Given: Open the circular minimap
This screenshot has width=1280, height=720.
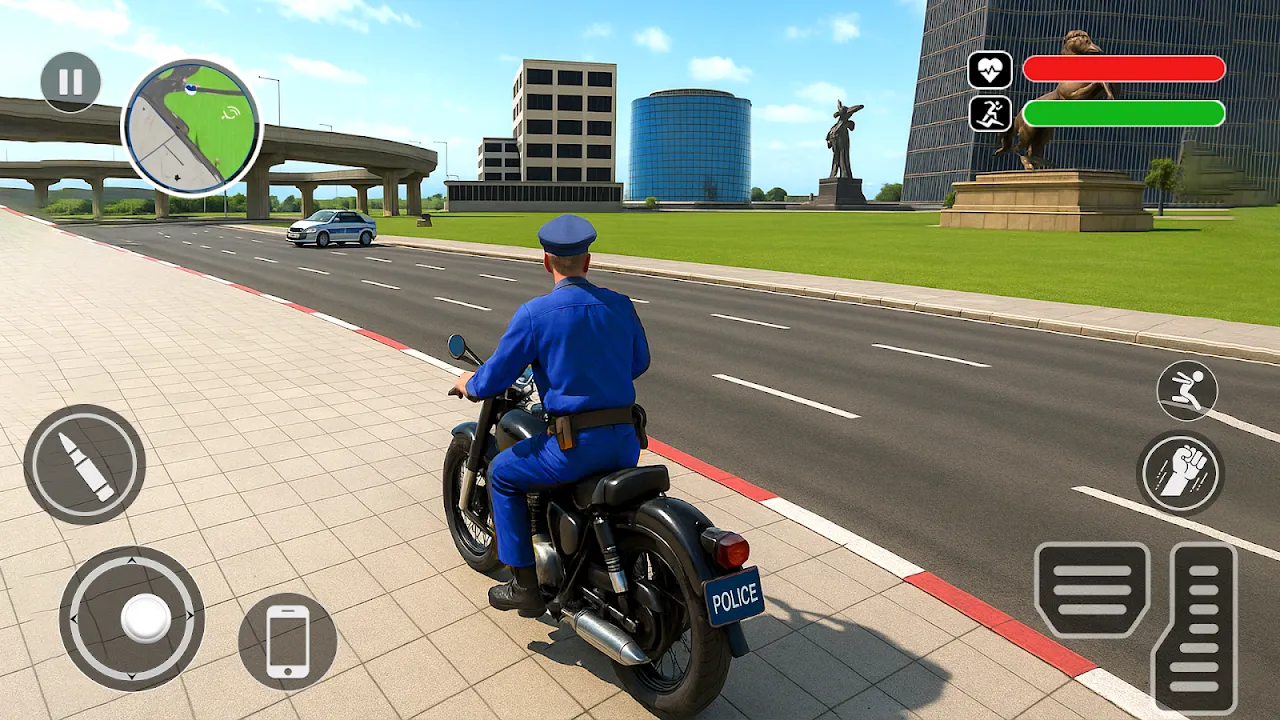Looking at the screenshot, I should [192, 124].
